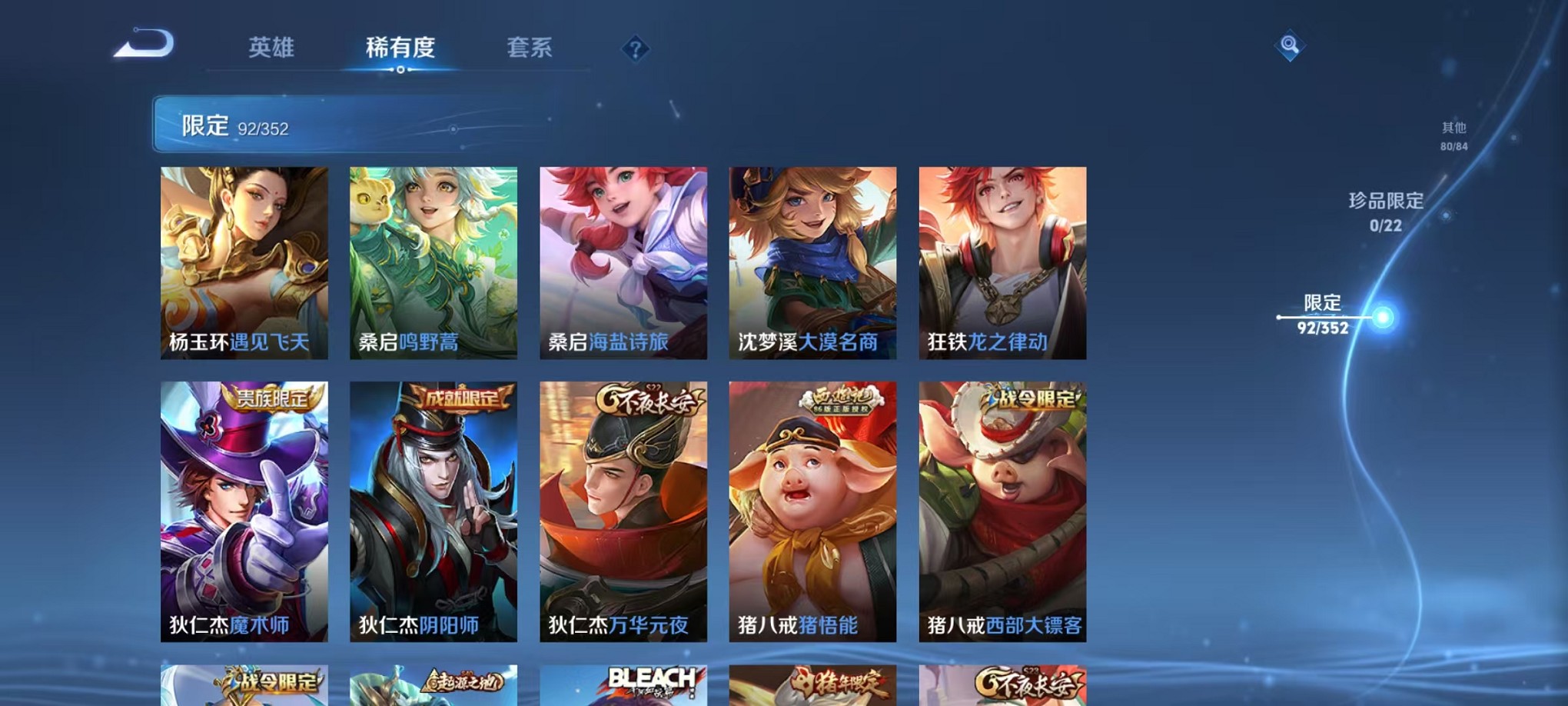Open the search magnifier in top right
The image size is (1568, 706).
pyautogui.click(x=1291, y=44)
